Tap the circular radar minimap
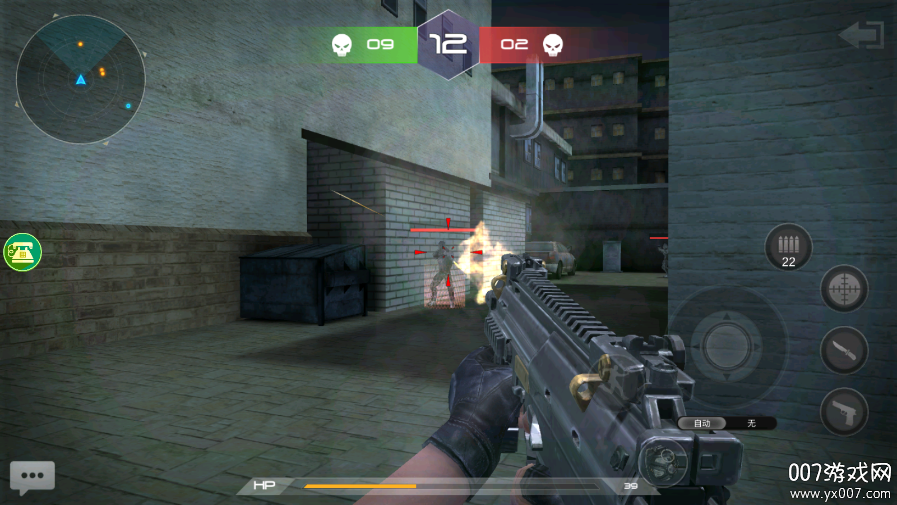The width and height of the screenshot is (897, 505). point(80,79)
